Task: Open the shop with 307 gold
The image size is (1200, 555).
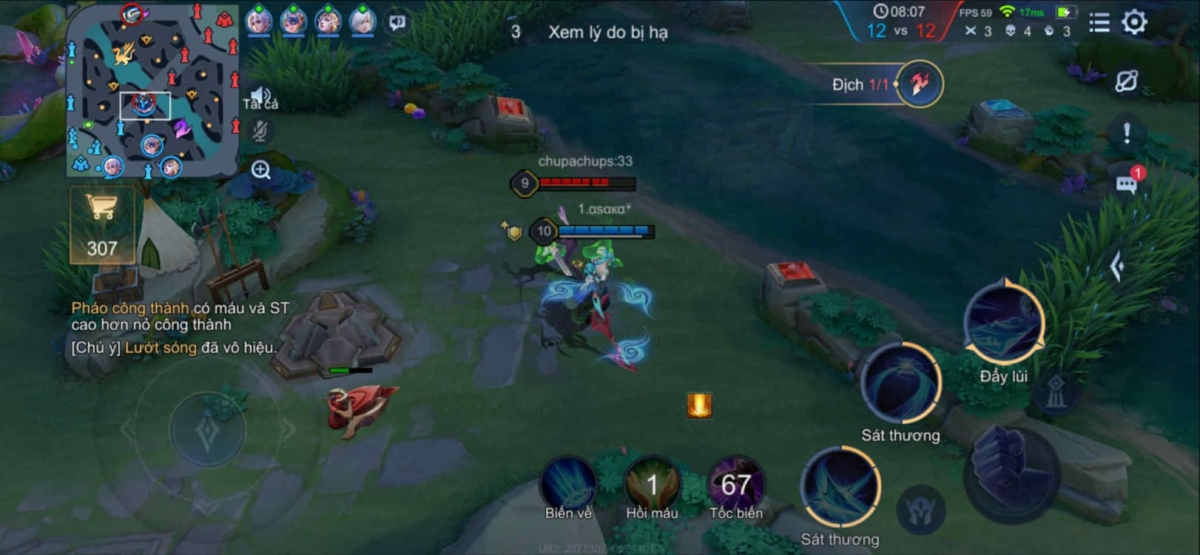Action: point(102,223)
